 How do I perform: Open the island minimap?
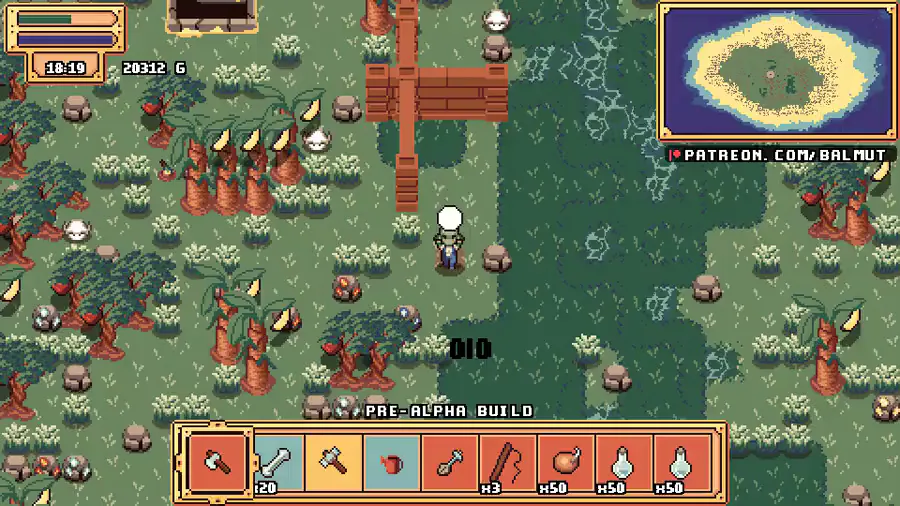click(776, 71)
